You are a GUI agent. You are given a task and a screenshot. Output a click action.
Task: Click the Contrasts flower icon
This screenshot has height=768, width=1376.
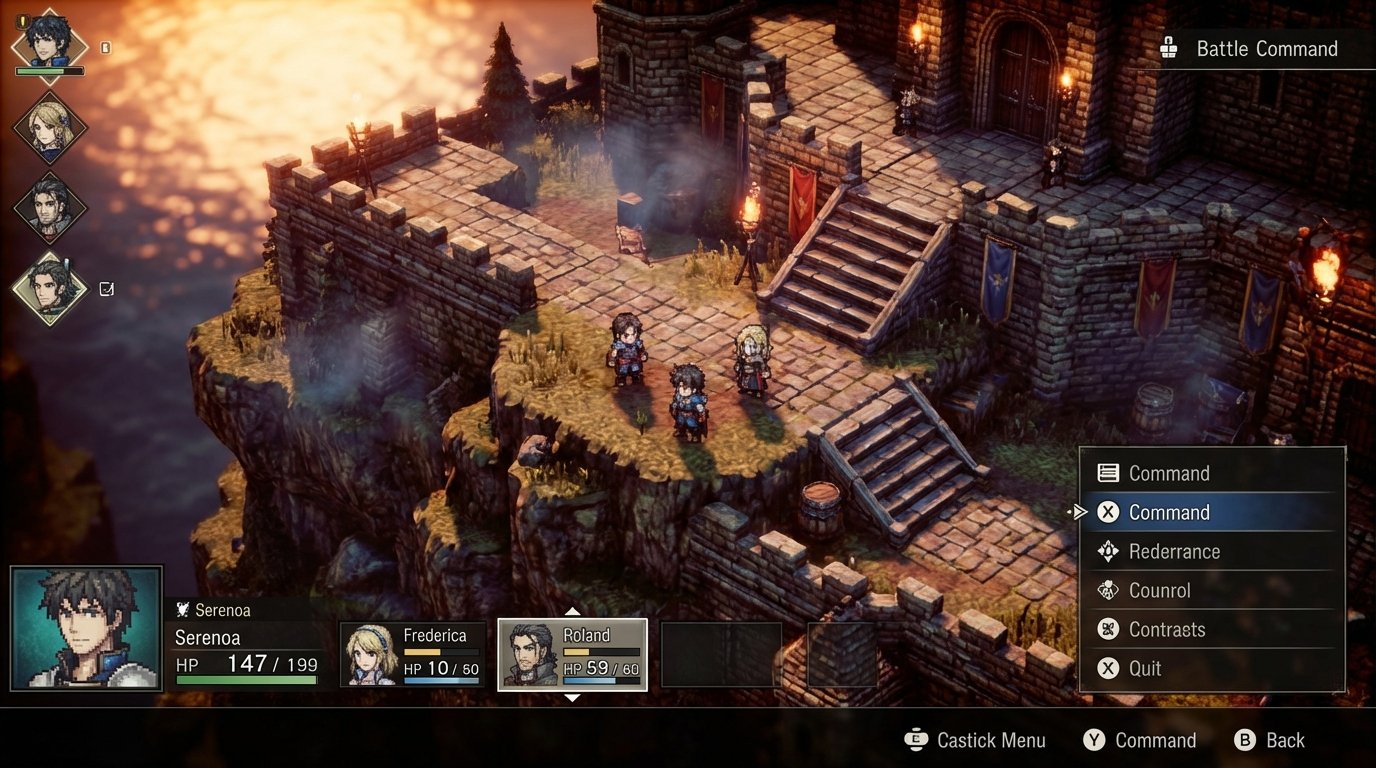(1108, 629)
